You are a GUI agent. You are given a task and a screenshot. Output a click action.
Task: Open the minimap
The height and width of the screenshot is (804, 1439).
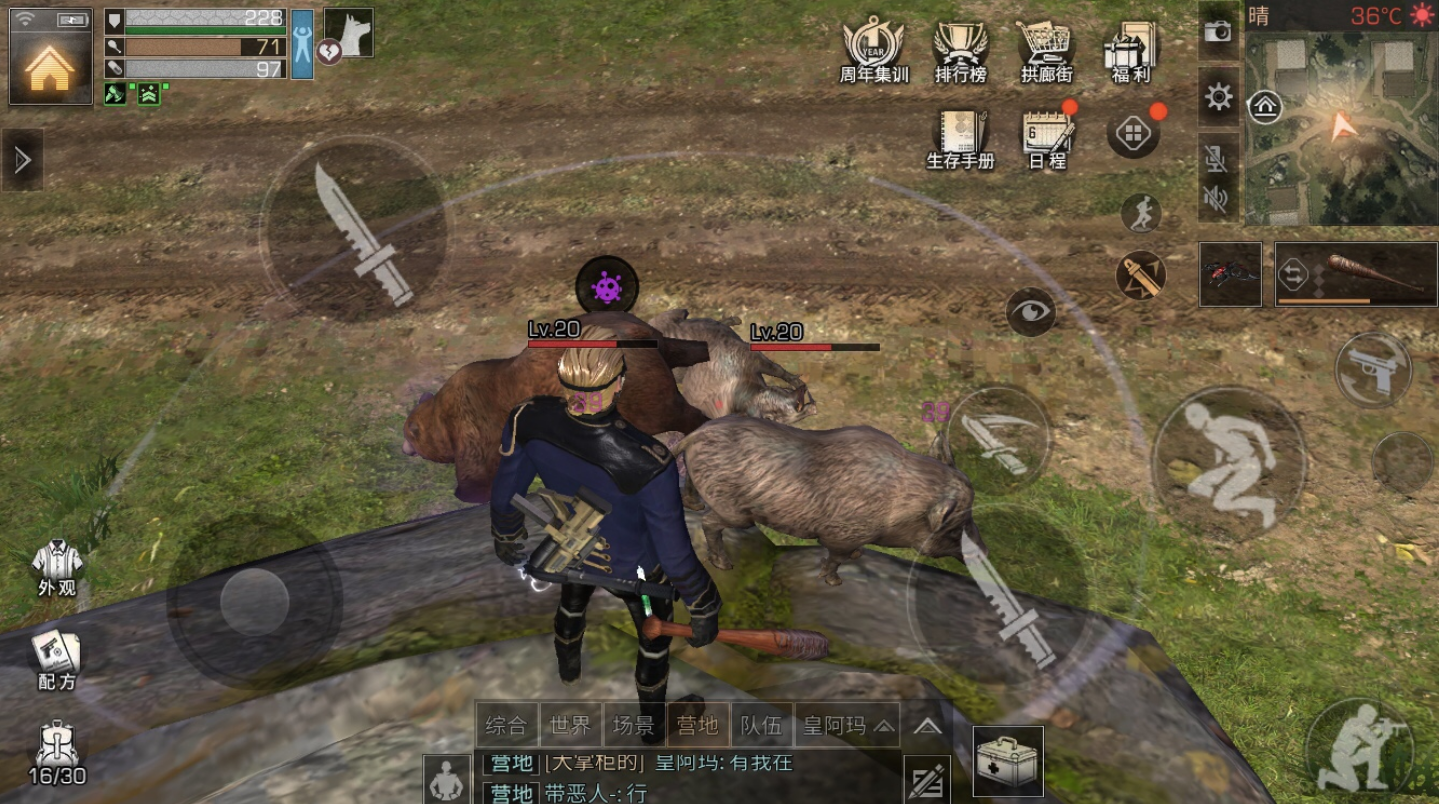point(1341,128)
